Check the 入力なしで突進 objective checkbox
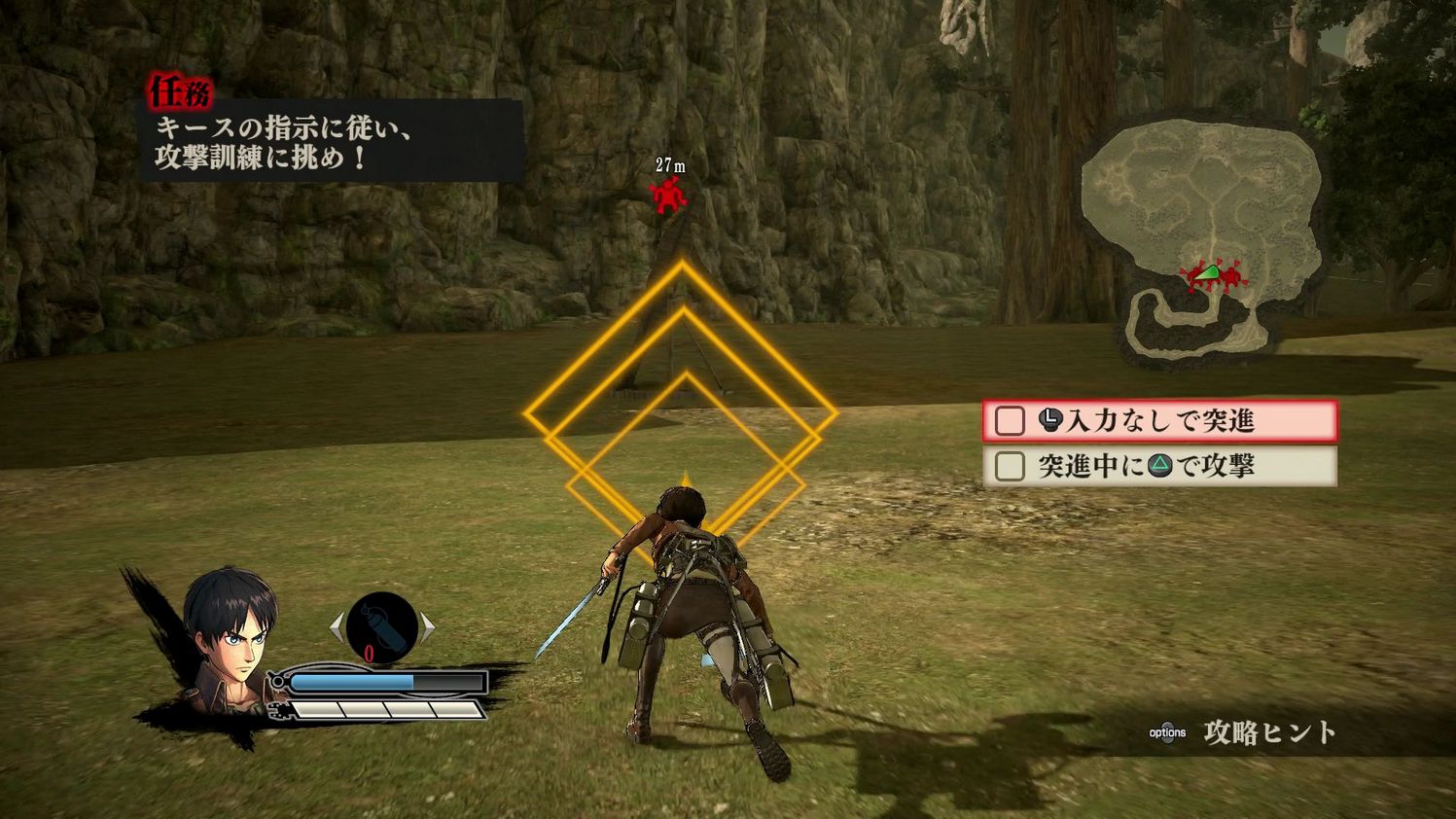The width and height of the screenshot is (1456, 819). [x=1008, y=420]
